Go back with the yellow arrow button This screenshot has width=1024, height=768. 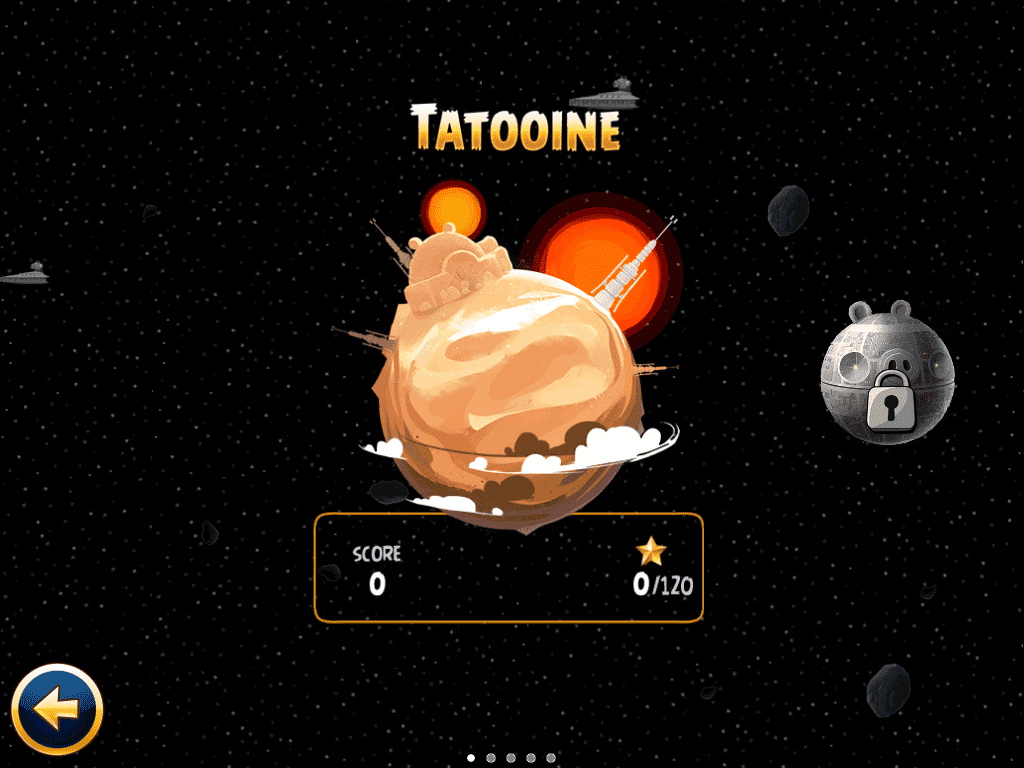(x=57, y=709)
